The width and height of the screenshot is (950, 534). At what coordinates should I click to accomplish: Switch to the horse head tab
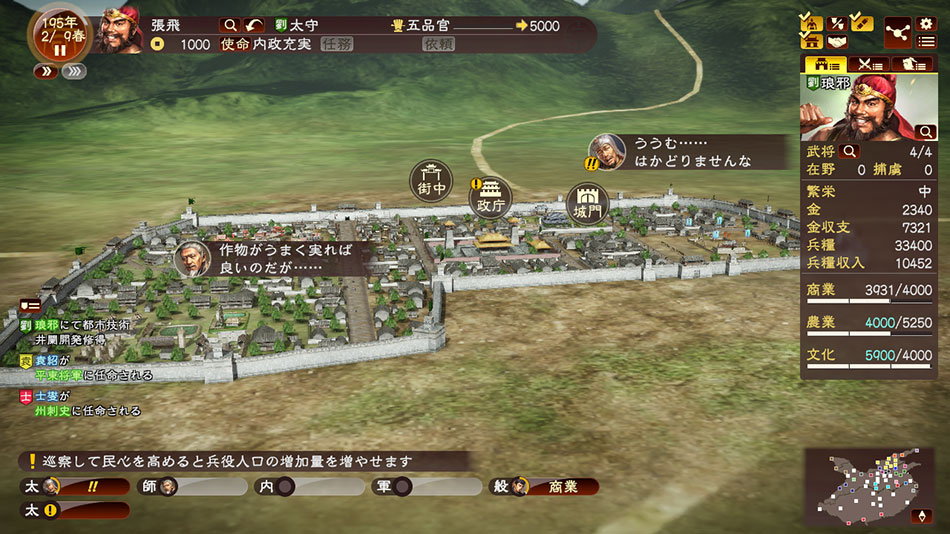pyautogui.click(x=914, y=65)
